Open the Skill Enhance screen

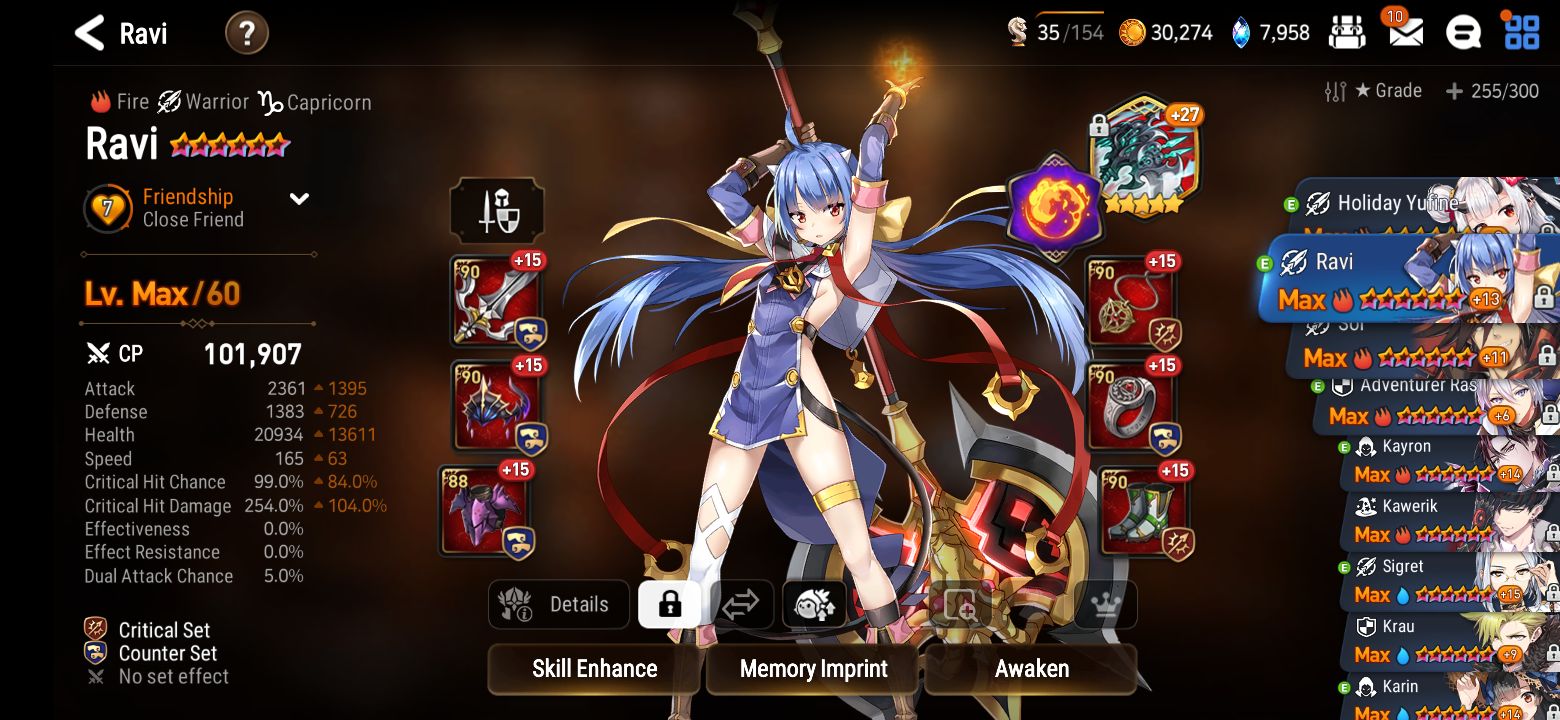click(593, 668)
